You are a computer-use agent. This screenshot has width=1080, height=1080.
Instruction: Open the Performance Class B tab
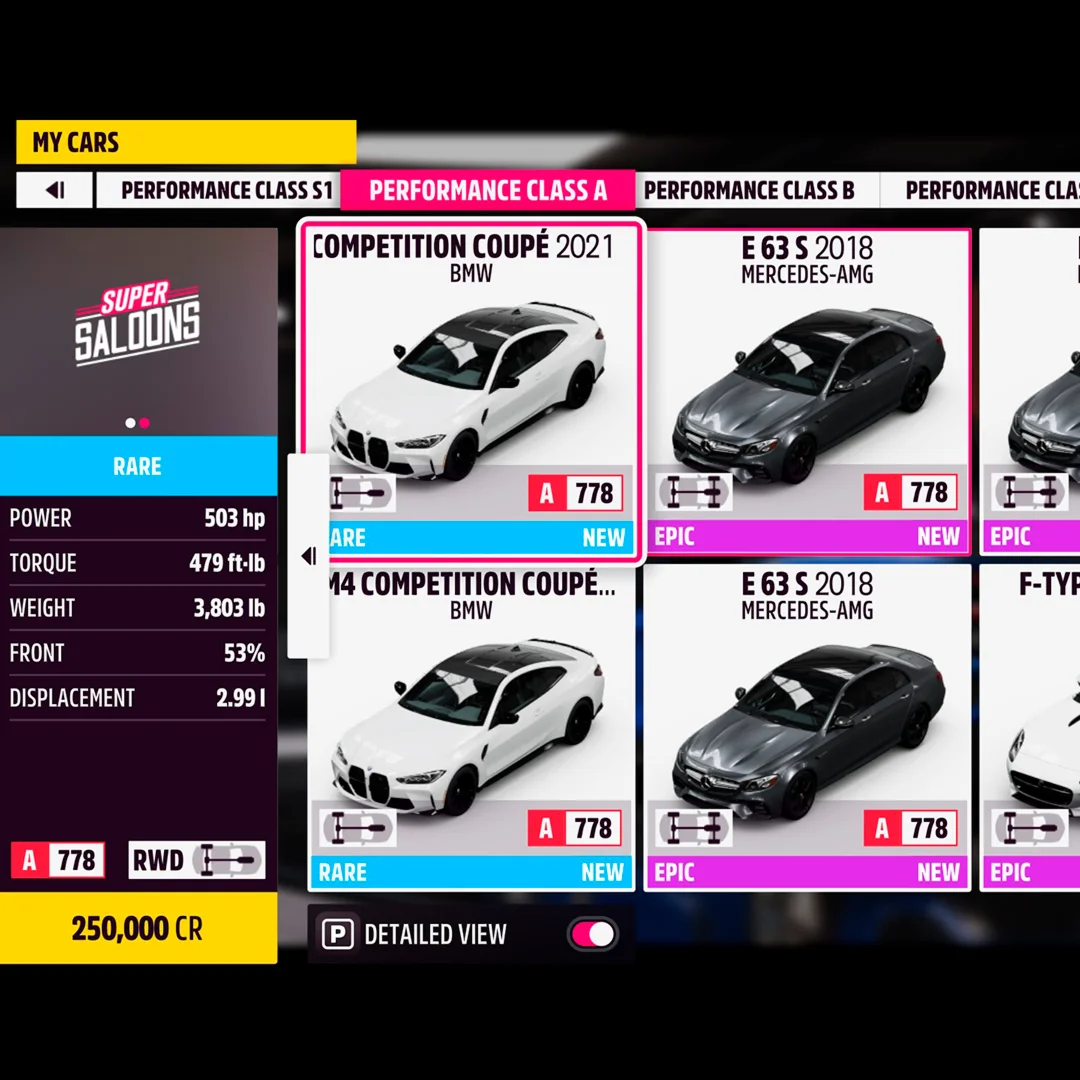[x=749, y=190]
